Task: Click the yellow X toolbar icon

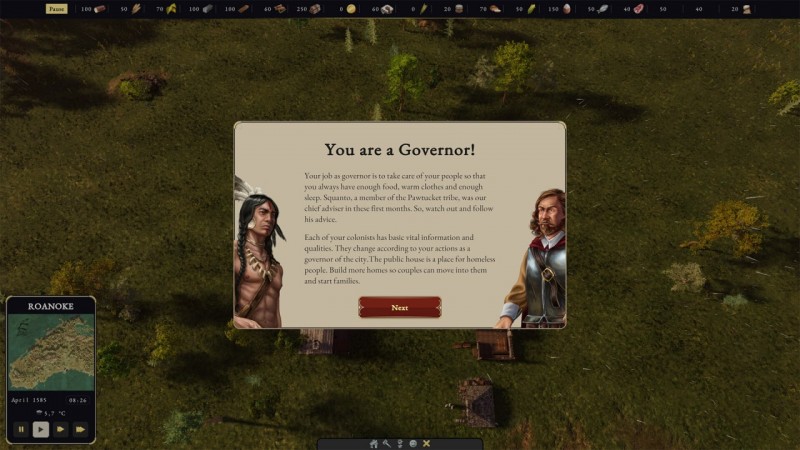Action: coord(426,443)
